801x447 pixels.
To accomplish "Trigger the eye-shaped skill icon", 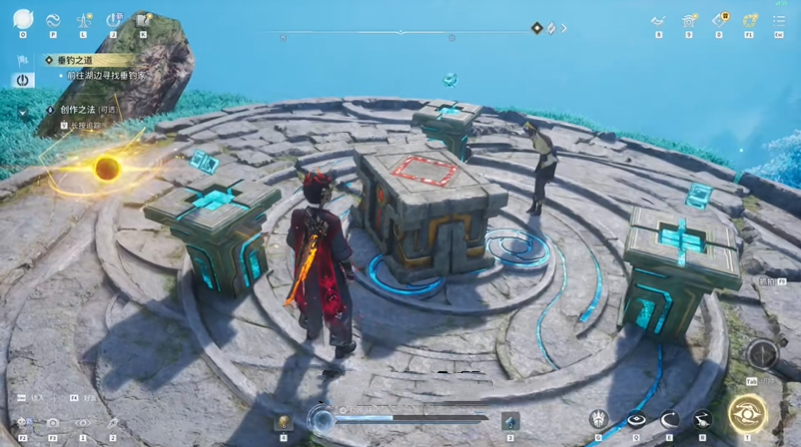I will [x=636, y=420].
